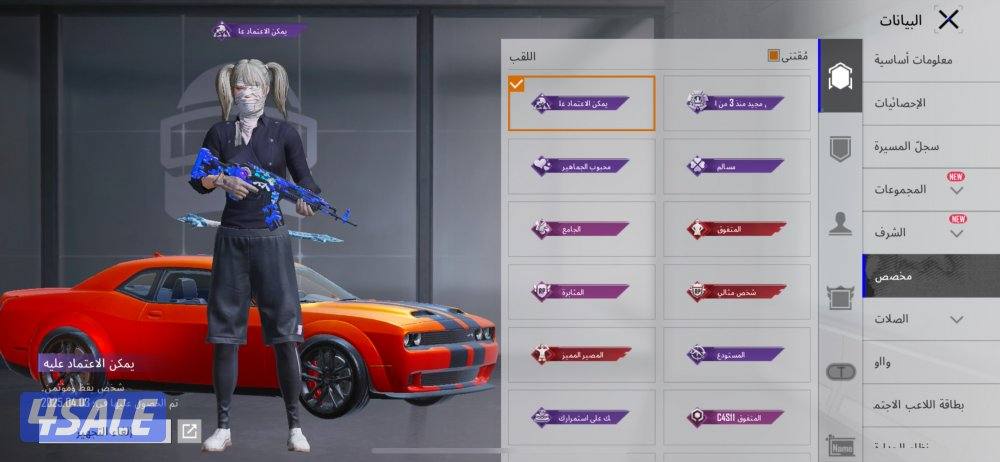This screenshot has height=462, width=1000.
Task: Click the share icon beside the unequip button
Action: tap(188, 431)
